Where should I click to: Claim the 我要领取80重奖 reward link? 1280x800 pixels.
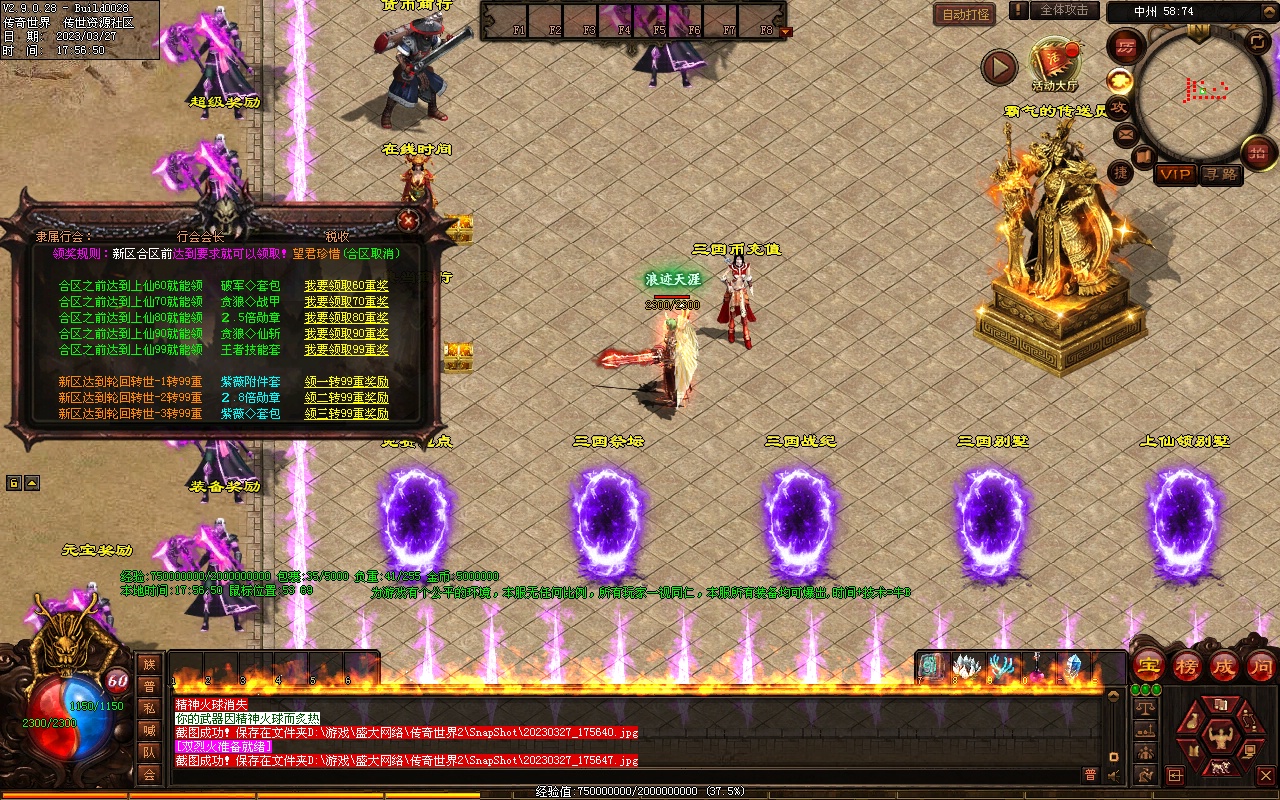point(346,318)
